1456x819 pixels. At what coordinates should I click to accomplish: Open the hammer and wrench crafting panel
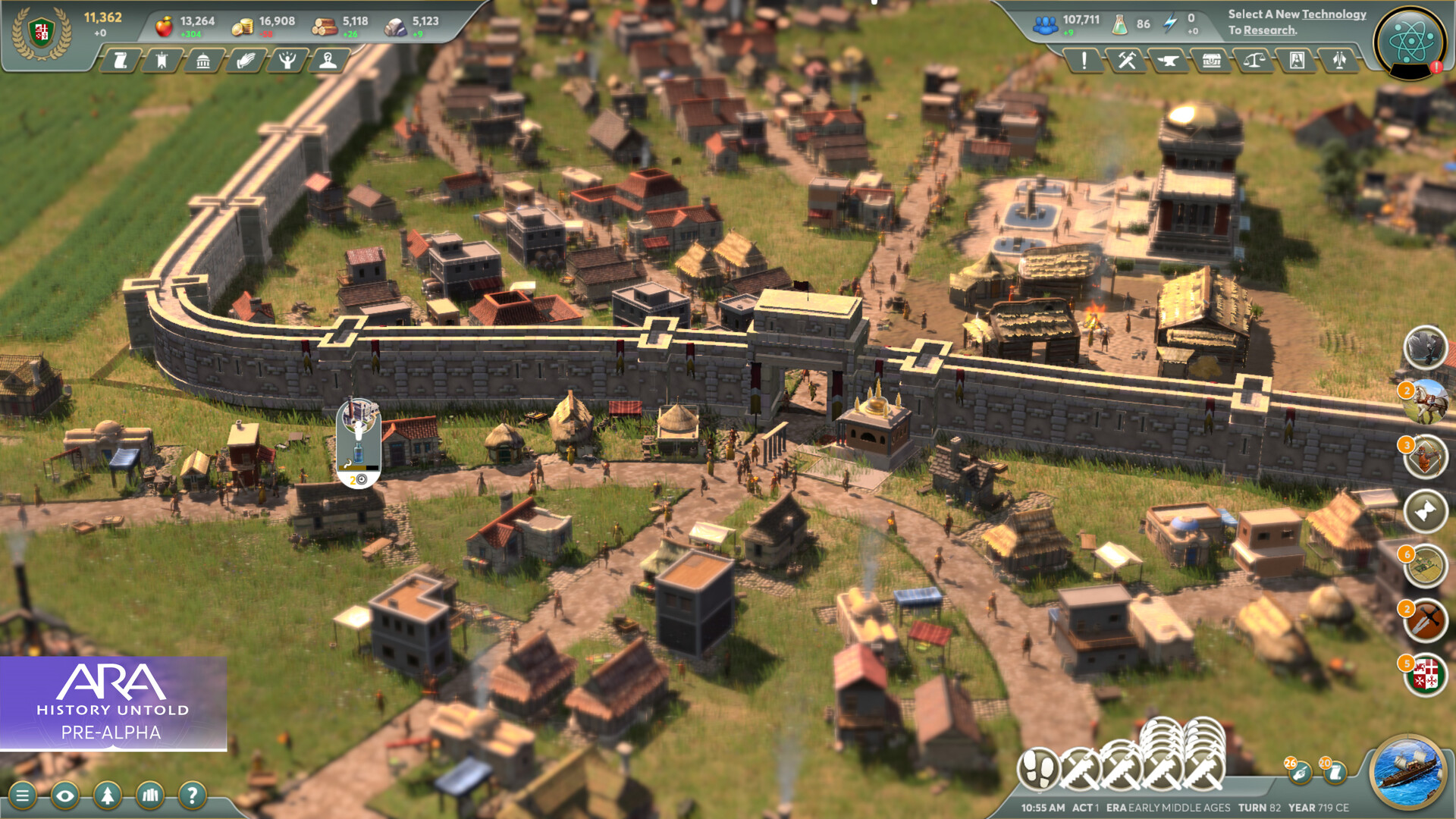point(1127,60)
